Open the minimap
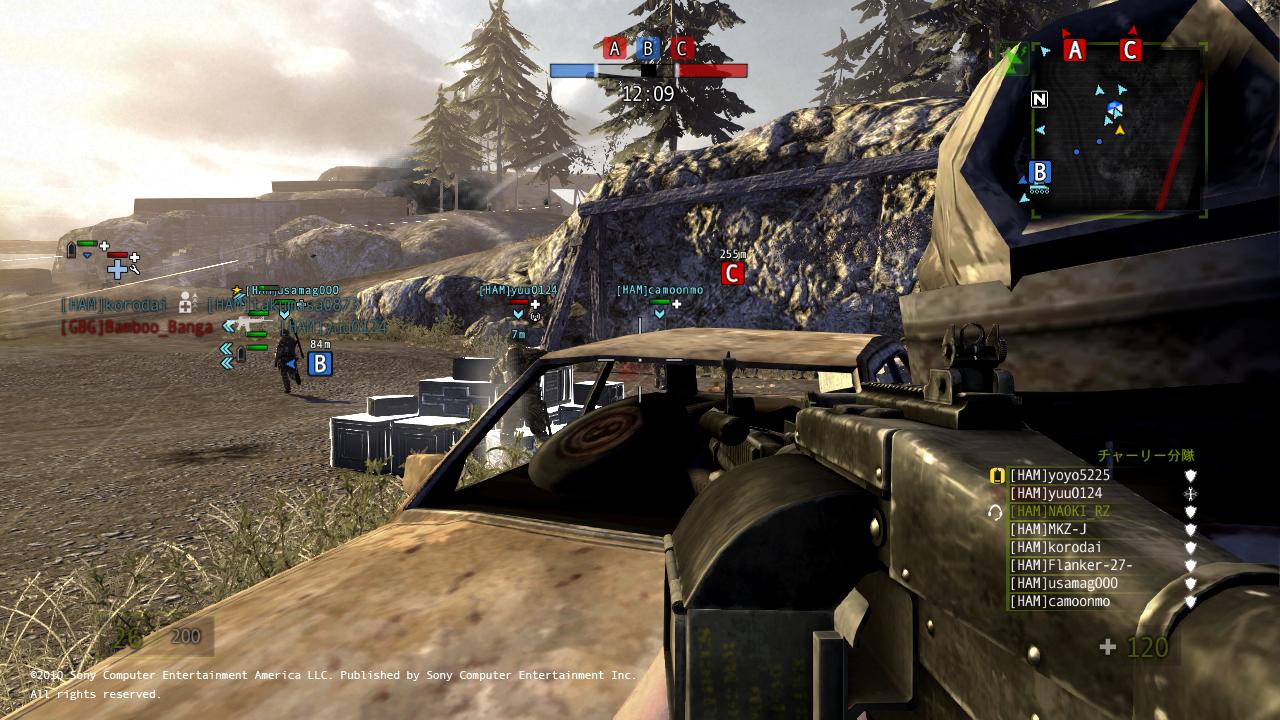 tap(1117, 130)
